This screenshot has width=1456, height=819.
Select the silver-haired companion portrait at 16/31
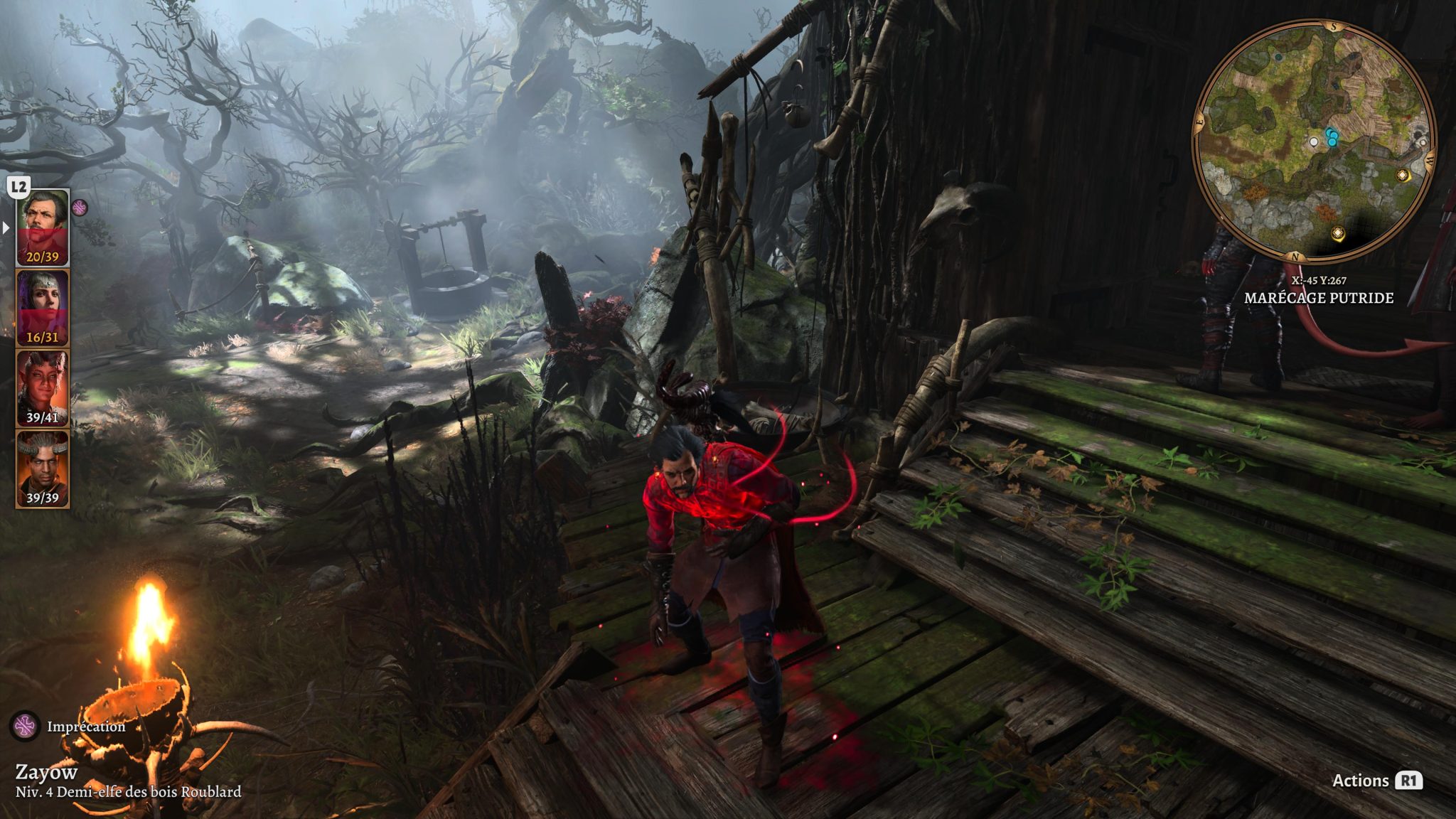click(43, 307)
